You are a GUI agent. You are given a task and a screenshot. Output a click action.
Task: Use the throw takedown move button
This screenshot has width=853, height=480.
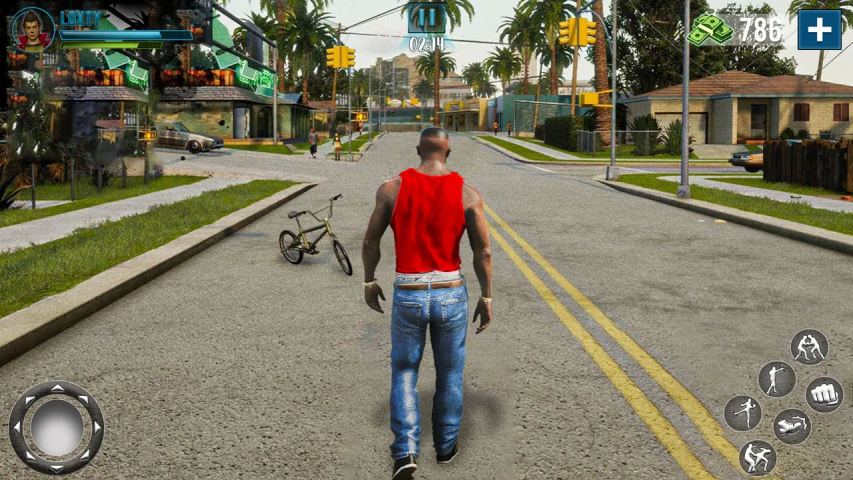click(757, 458)
